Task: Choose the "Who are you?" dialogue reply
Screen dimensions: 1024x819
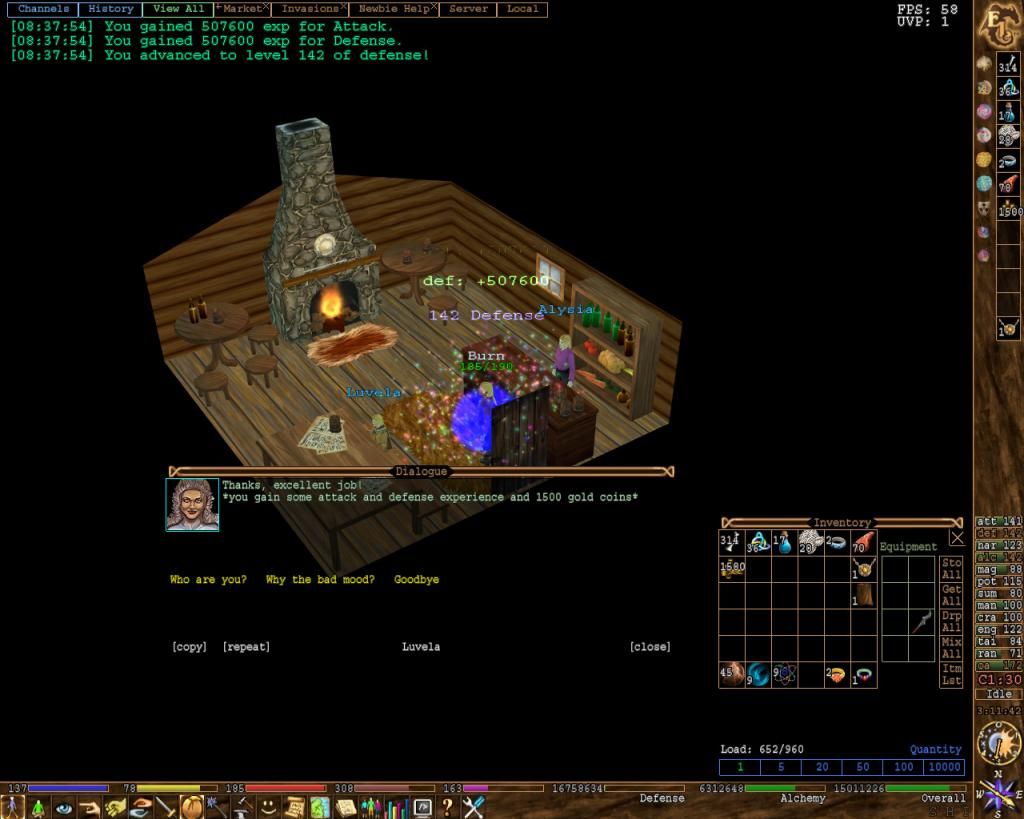Action: point(208,580)
